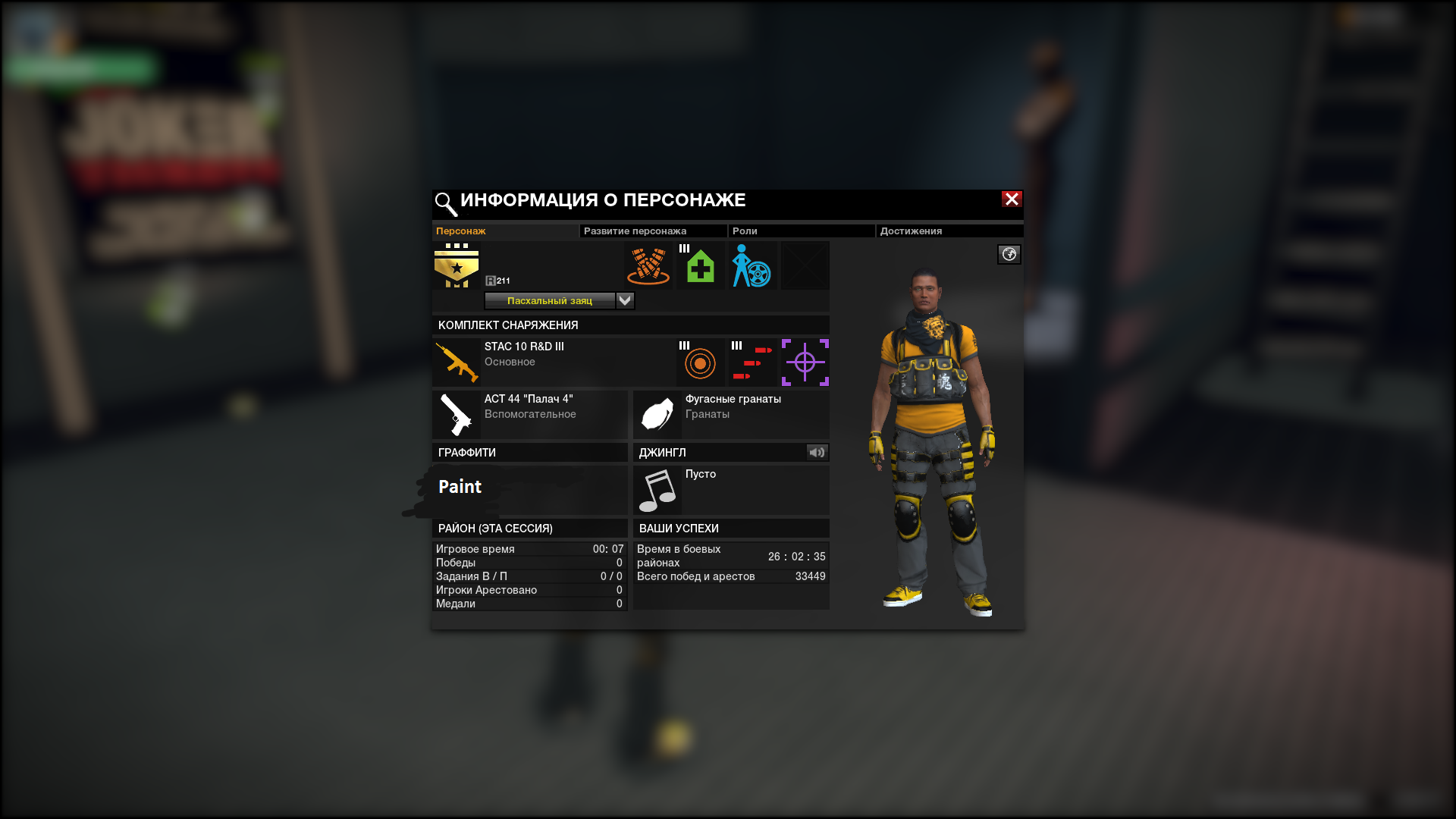This screenshot has width=1456, height=819.
Task: Choose the blue person and wheel modifier
Action: (752, 266)
